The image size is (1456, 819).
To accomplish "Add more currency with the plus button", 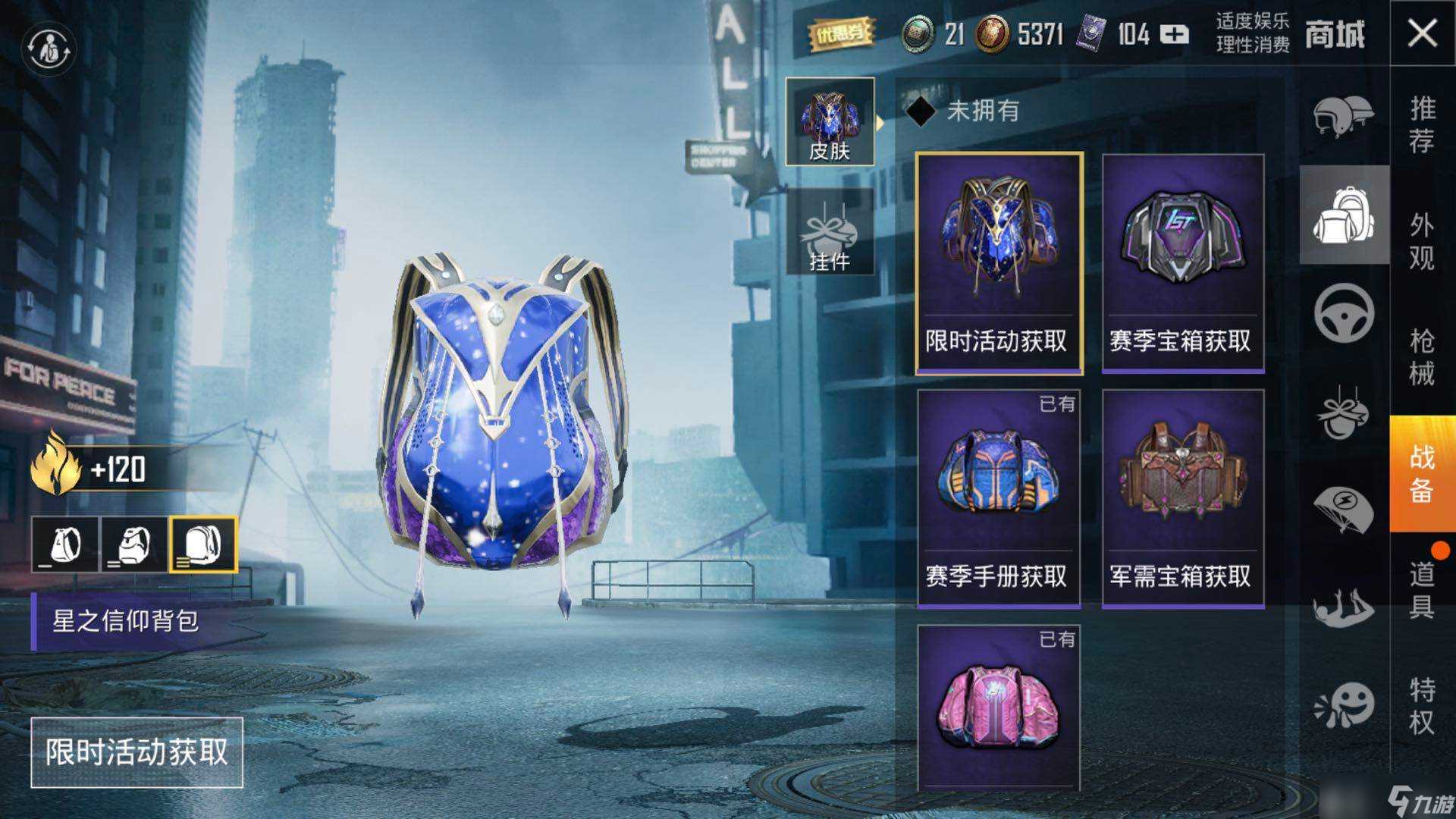I will [1174, 35].
